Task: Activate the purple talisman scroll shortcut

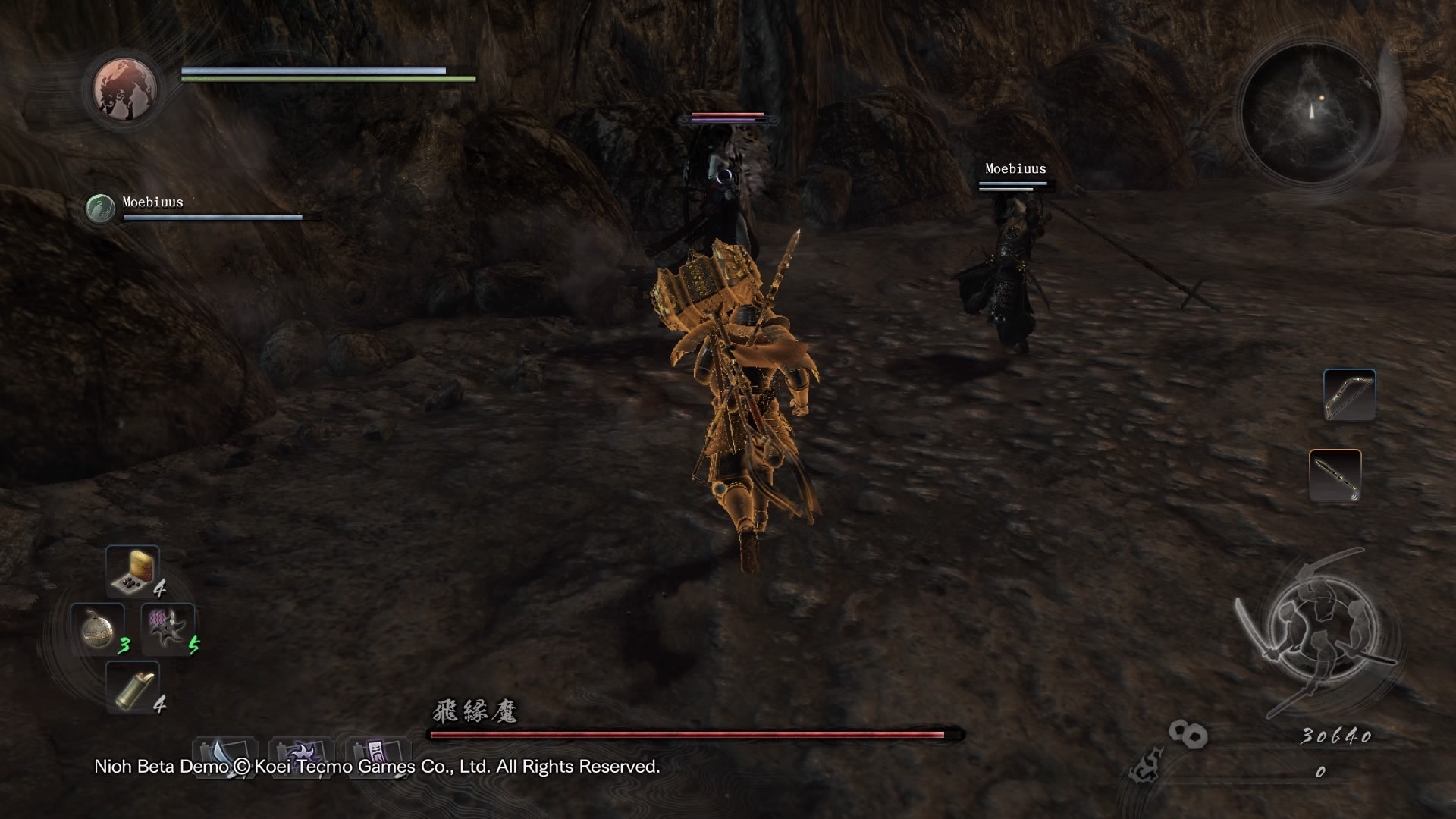Action: (377, 753)
